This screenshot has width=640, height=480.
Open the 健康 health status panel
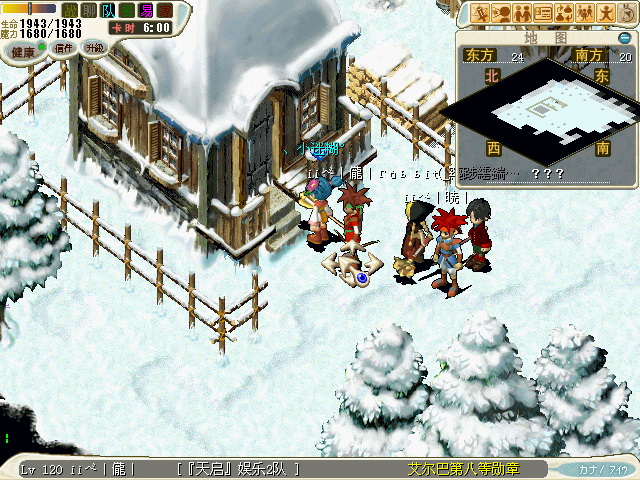(x=22, y=50)
